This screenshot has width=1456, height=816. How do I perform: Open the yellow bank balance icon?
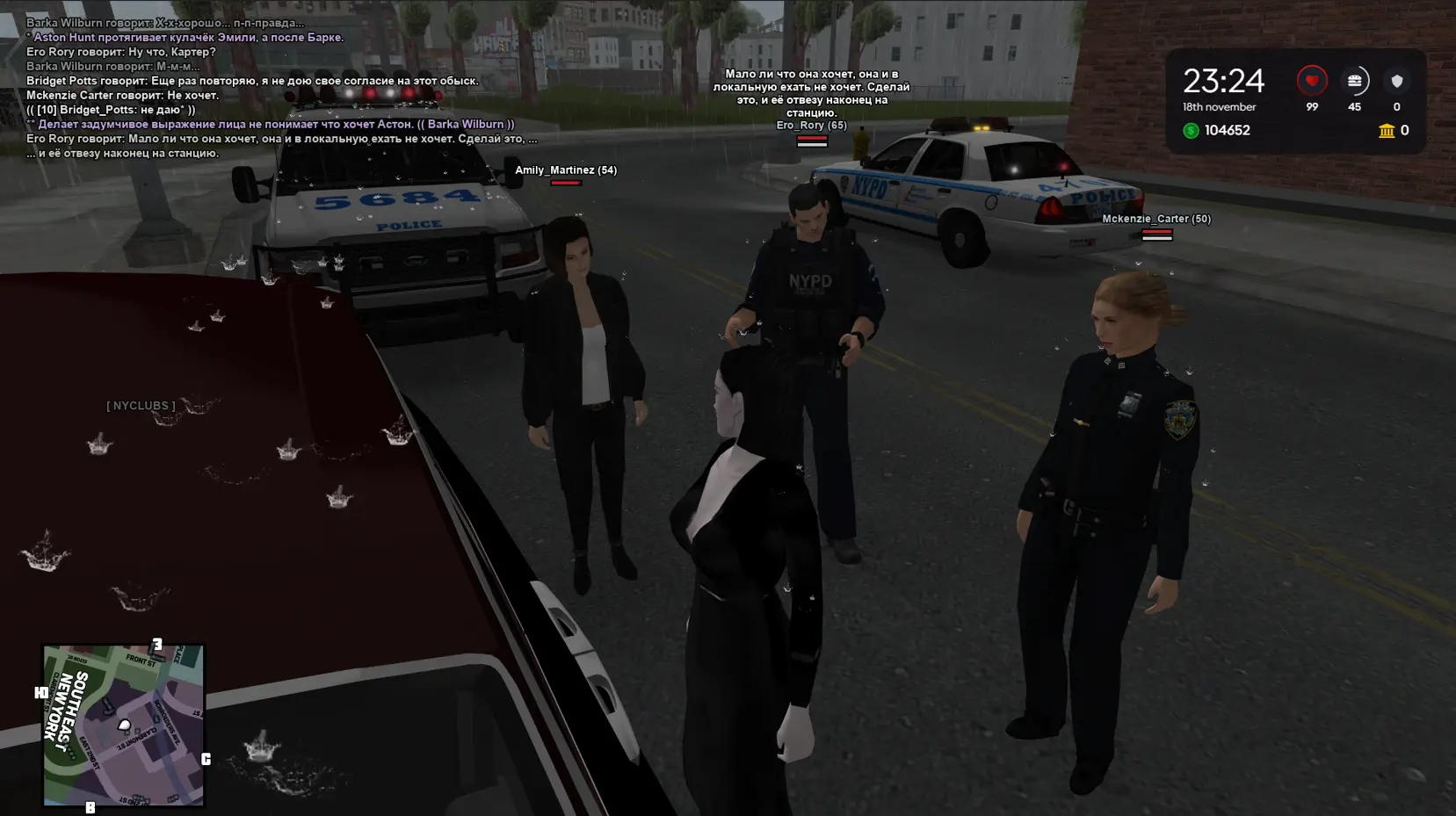click(1387, 131)
